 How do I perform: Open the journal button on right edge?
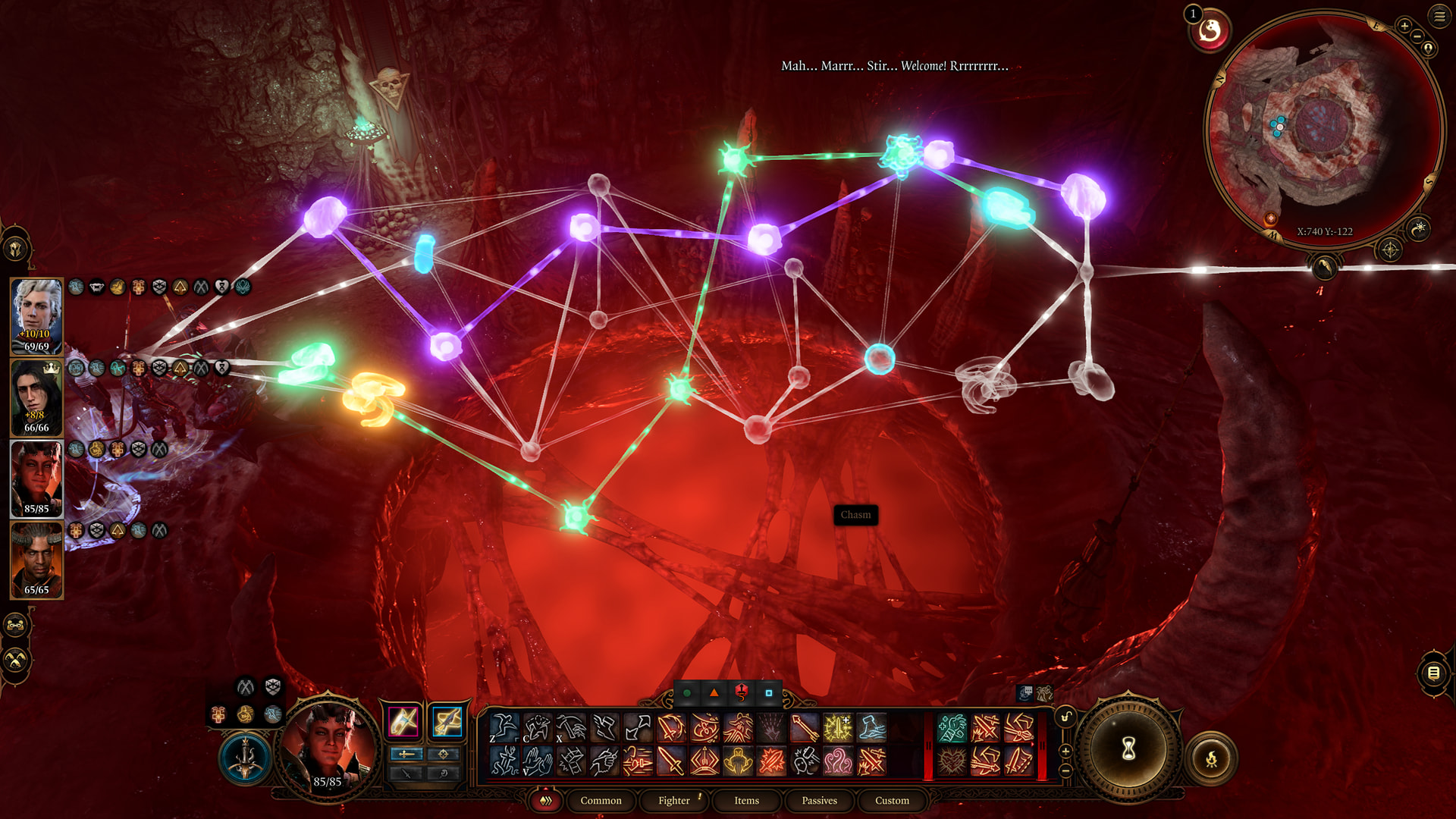click(1433, 673)
